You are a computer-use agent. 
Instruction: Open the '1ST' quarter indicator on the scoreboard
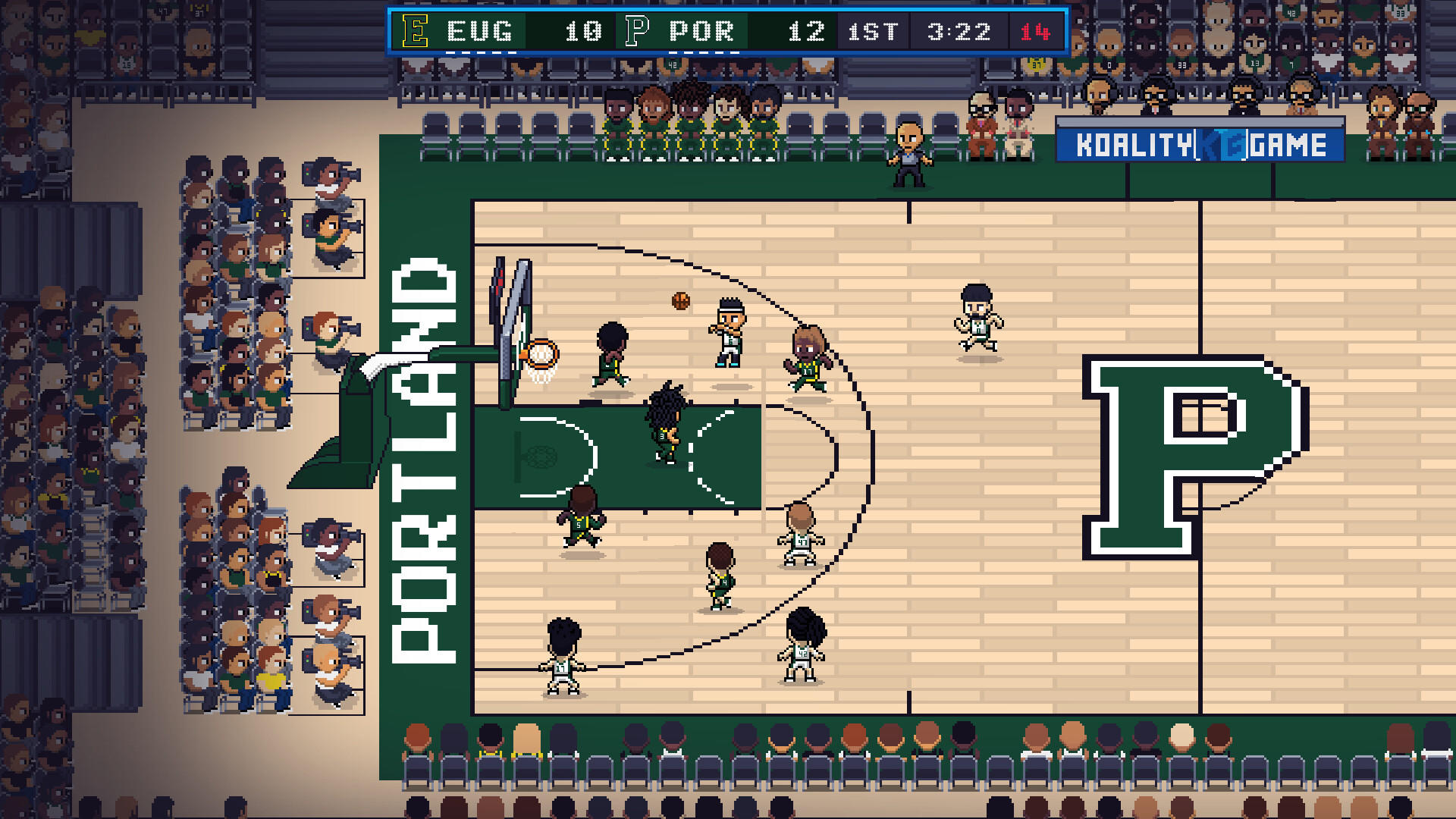tap(871, 33)
